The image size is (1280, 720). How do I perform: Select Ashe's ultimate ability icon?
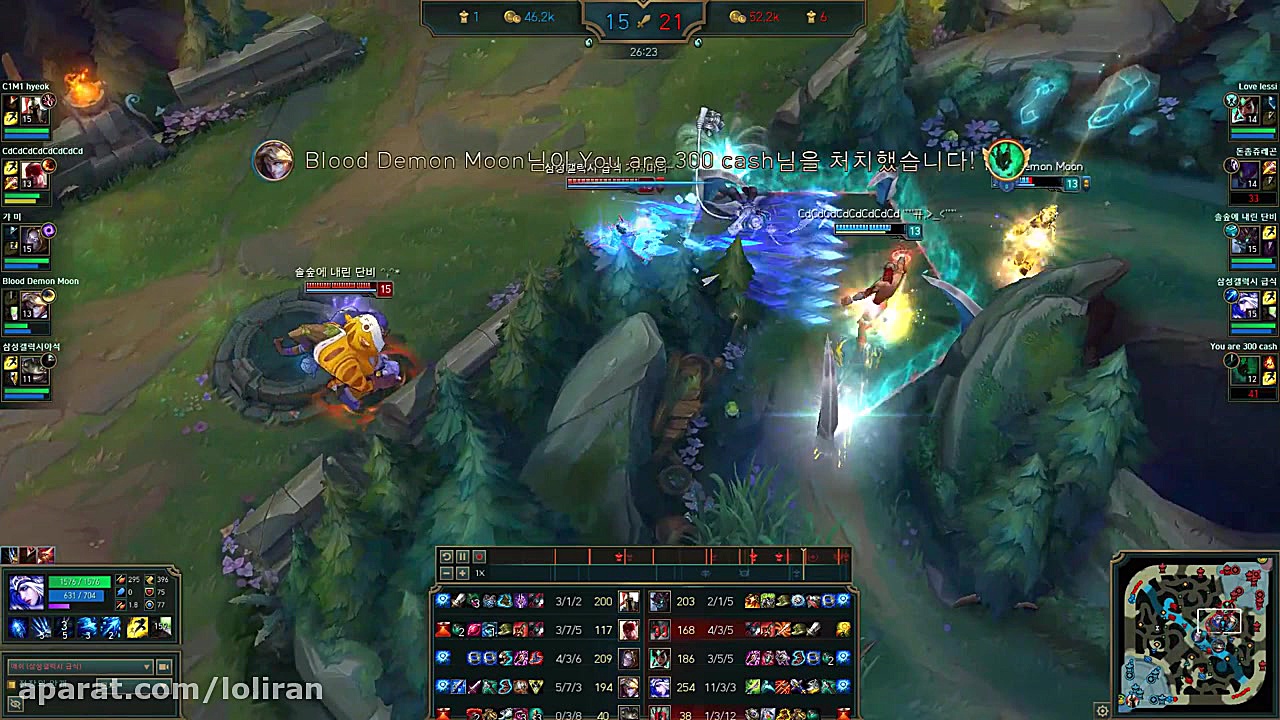tap(109, 628)
